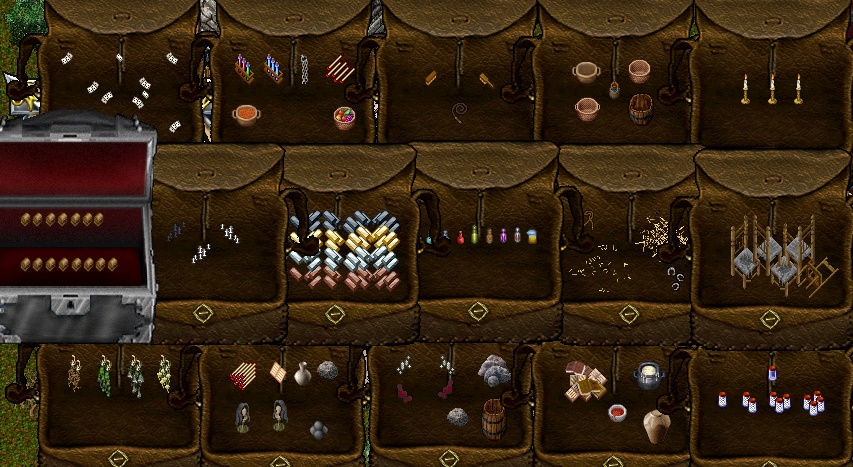Select the yellow jar after the potions
This screenshot has height=467, width=853.
tap(532, 237)
